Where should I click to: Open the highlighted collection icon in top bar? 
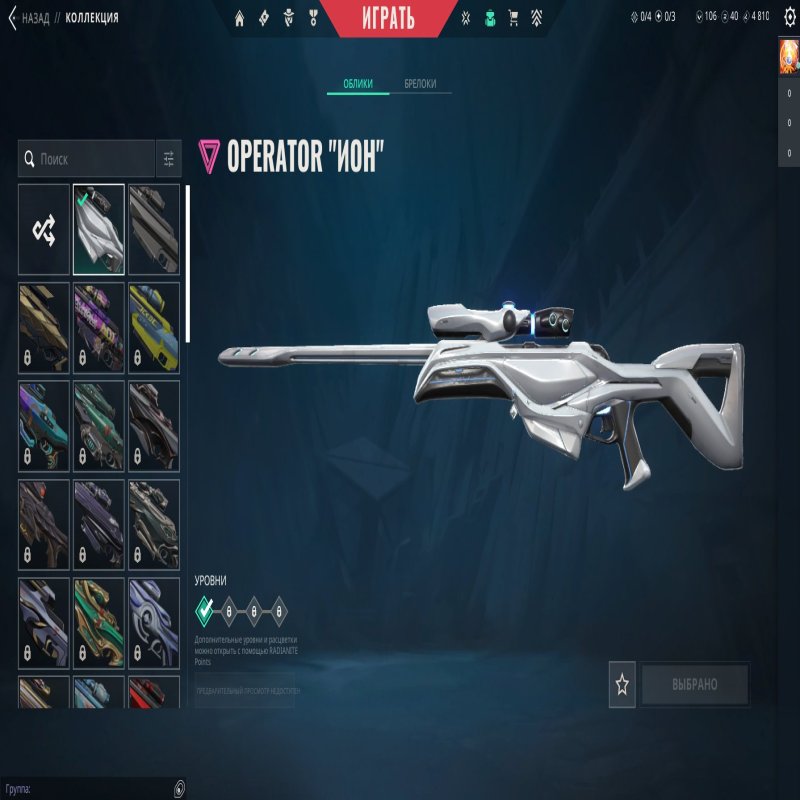pyautogui.click(x=490, y=17)
